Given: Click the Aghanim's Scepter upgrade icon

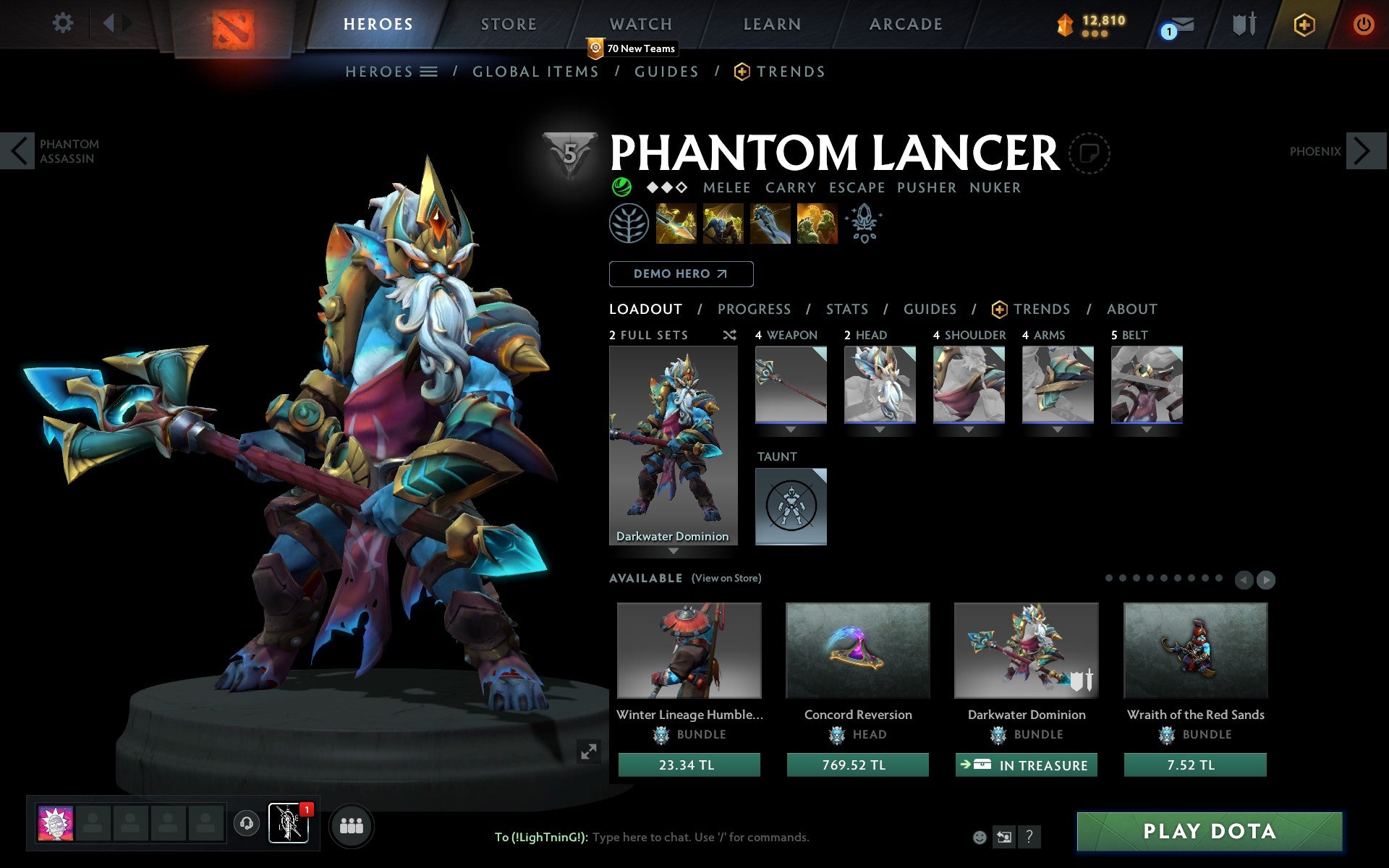Looking at the screenshot, I should click(865, 224).
